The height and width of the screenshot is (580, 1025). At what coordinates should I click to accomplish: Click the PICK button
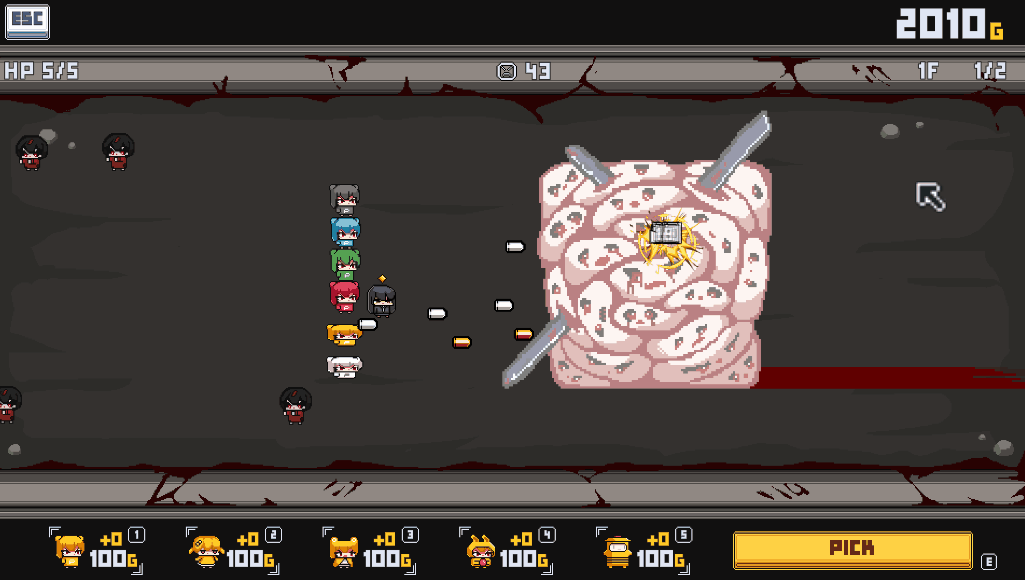852,549
